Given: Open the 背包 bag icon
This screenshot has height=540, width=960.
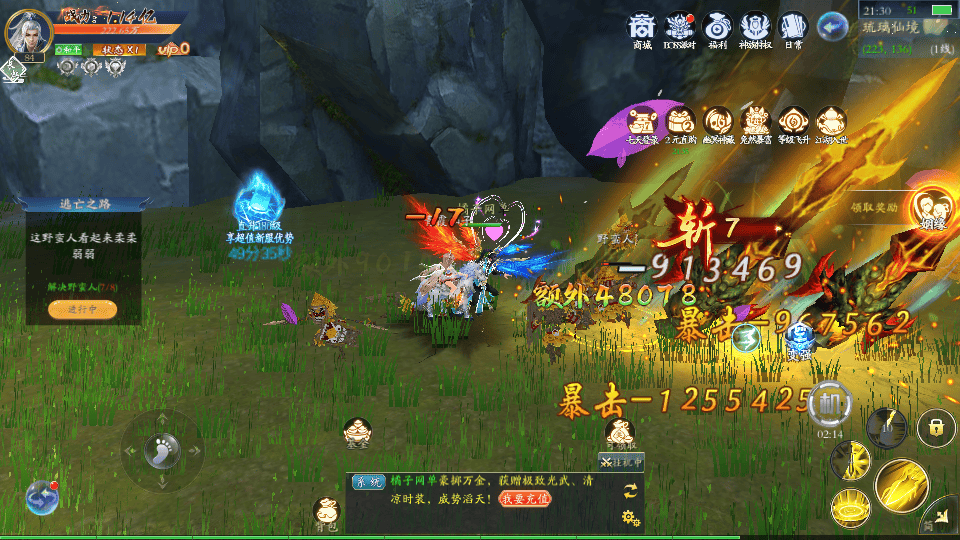Looking at the screenshot, I should [327, 512].
